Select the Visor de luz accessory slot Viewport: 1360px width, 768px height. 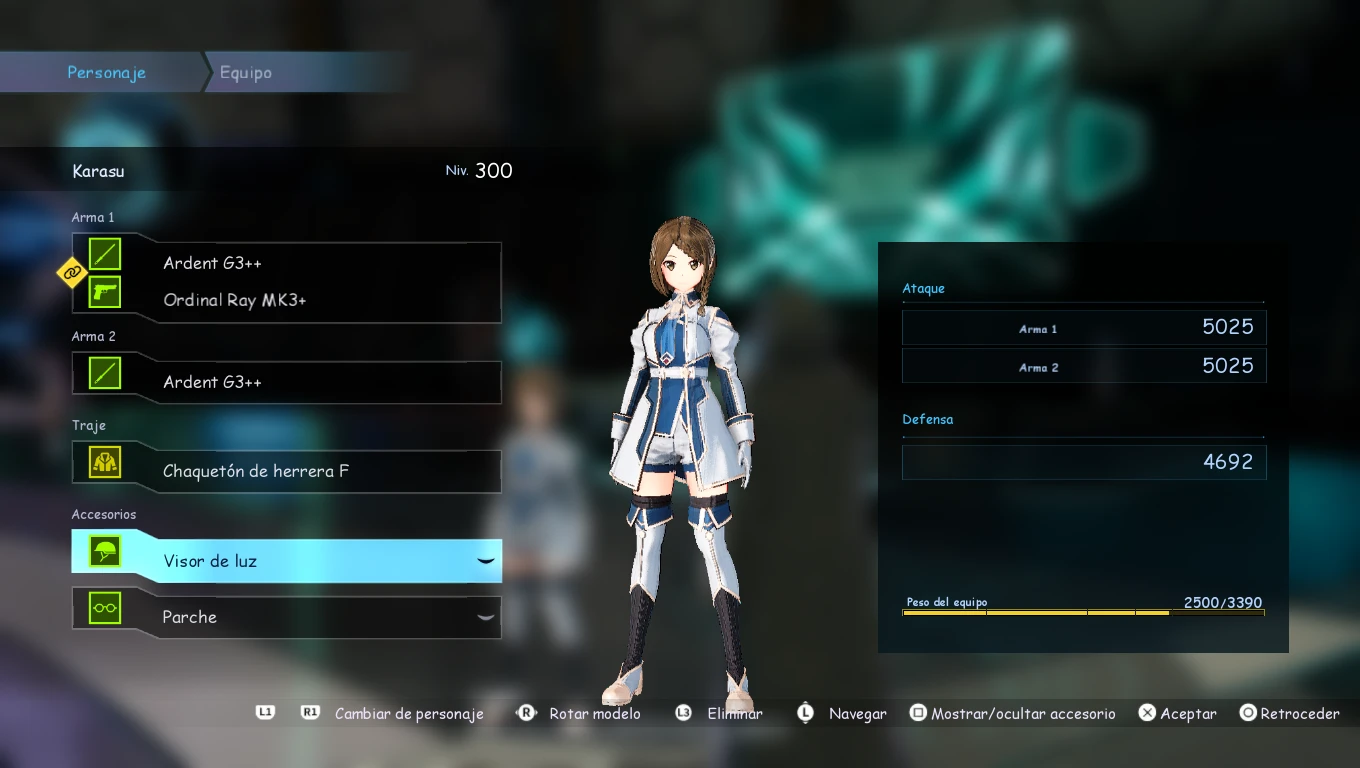pos(286,561)
